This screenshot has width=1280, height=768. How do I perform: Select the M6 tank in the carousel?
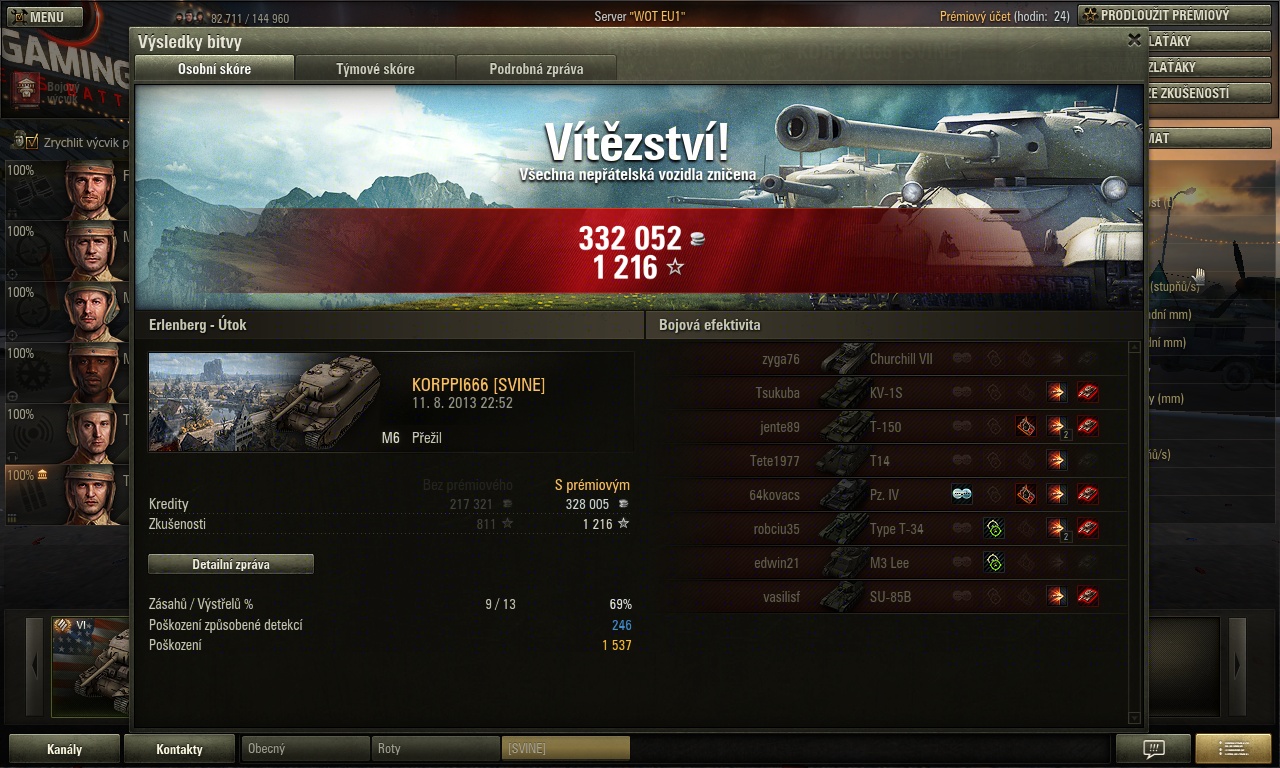[x=92, y=667]
